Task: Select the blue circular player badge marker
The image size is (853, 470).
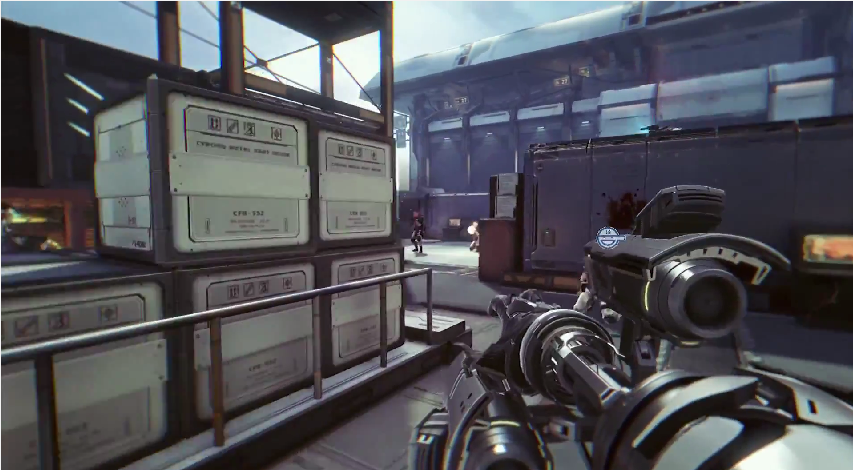Action: [x=609, y=237]
